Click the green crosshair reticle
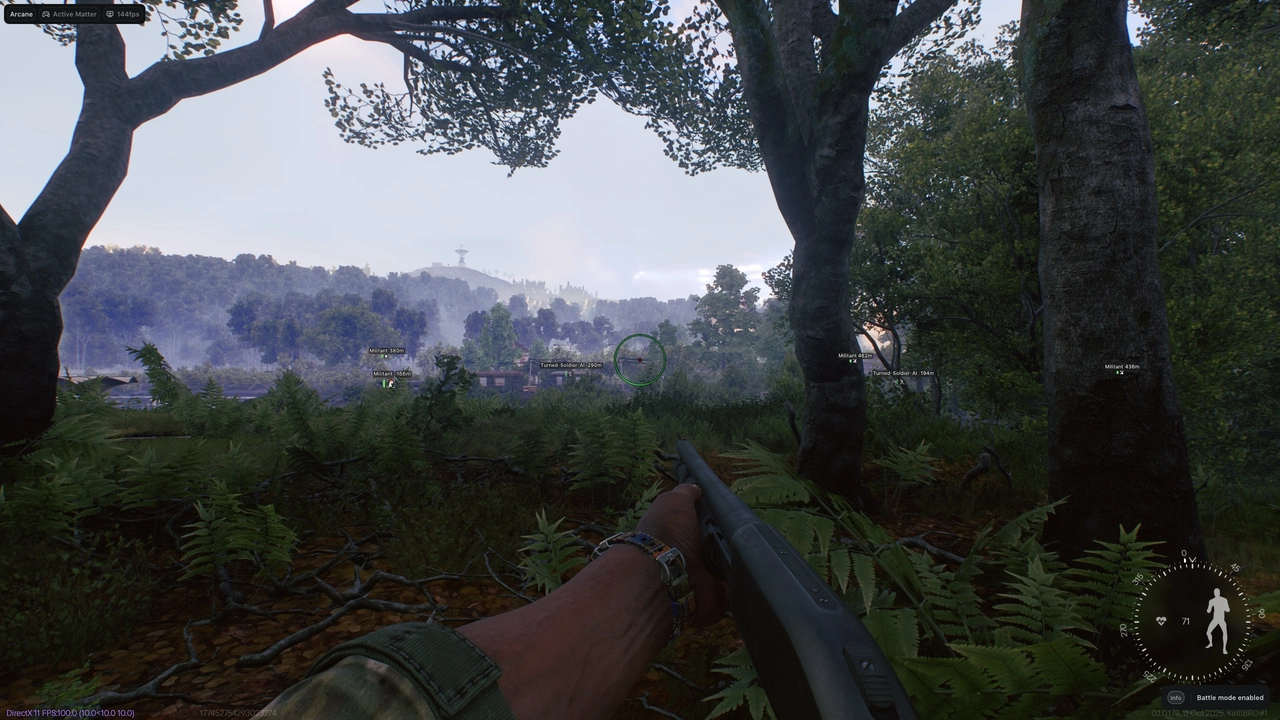Image resolution: width=1280 pixels, height=720 pixels. [640, 360]
